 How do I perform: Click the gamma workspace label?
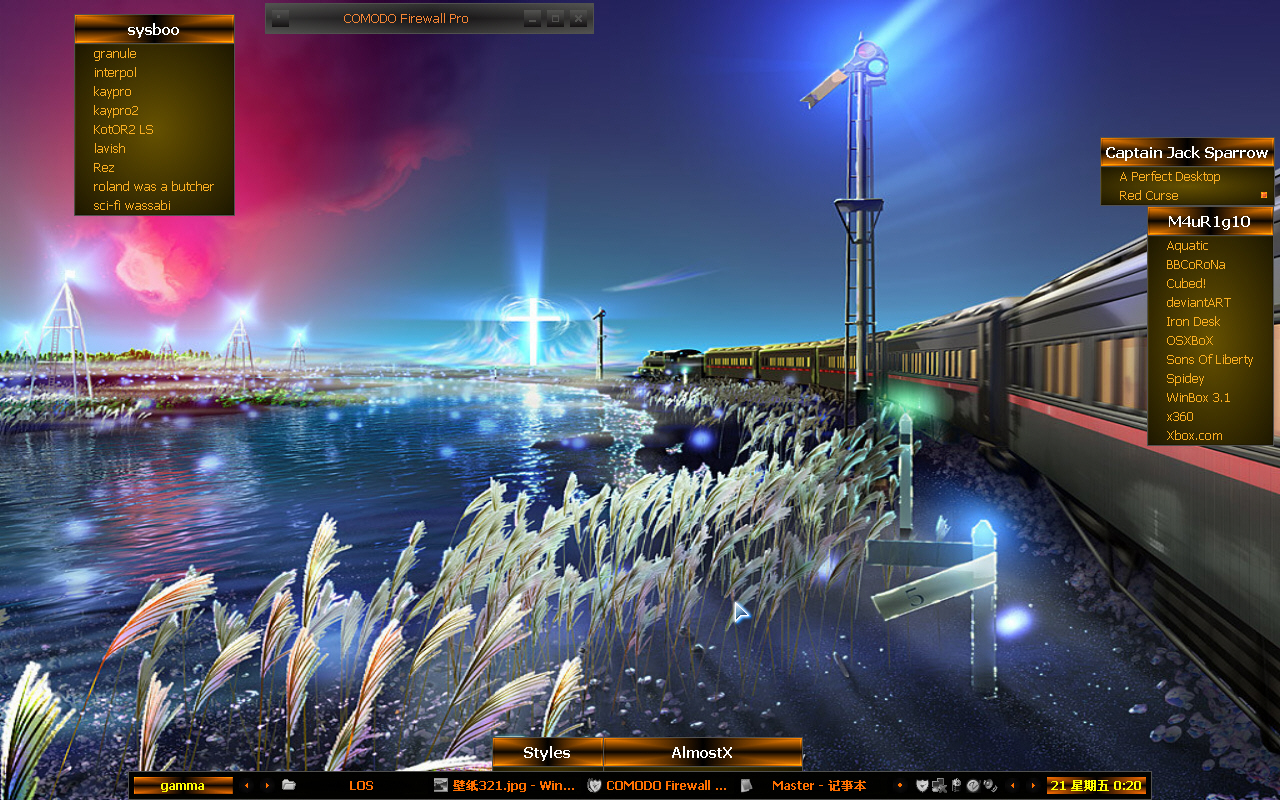183,786
